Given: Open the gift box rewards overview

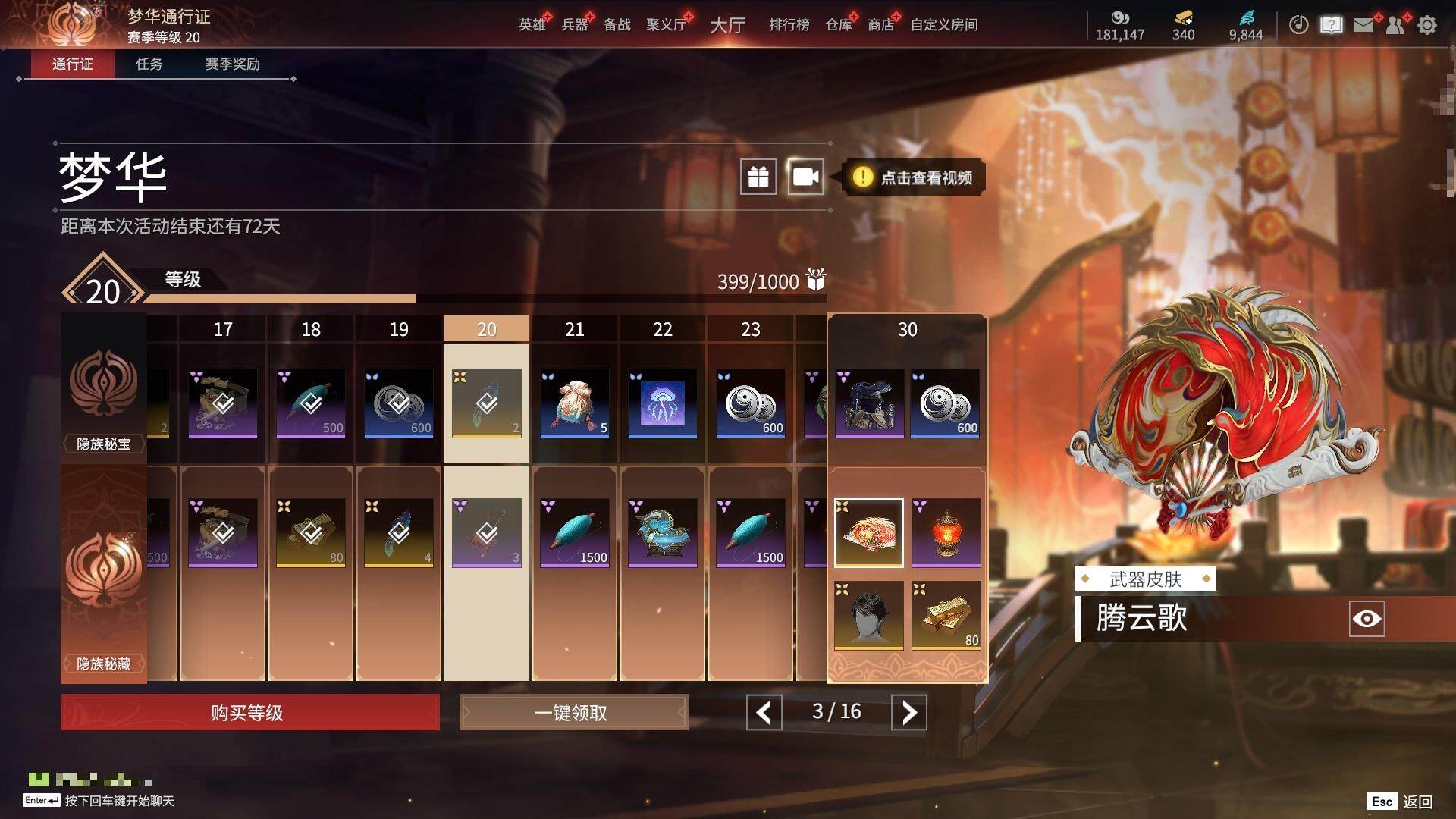Looking at the screenshot, I should tap(758, 177).
